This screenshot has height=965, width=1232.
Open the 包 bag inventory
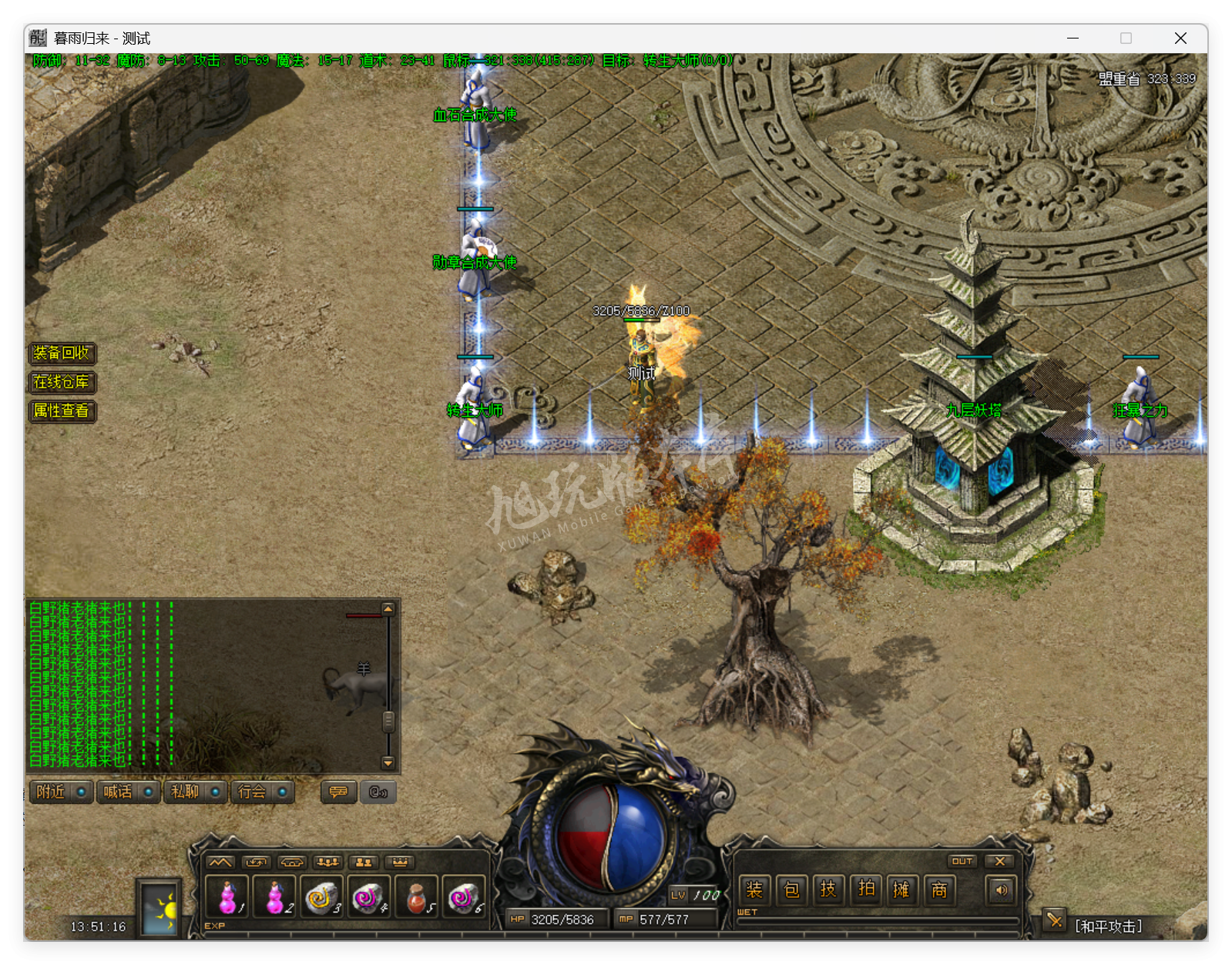[791, 890]
